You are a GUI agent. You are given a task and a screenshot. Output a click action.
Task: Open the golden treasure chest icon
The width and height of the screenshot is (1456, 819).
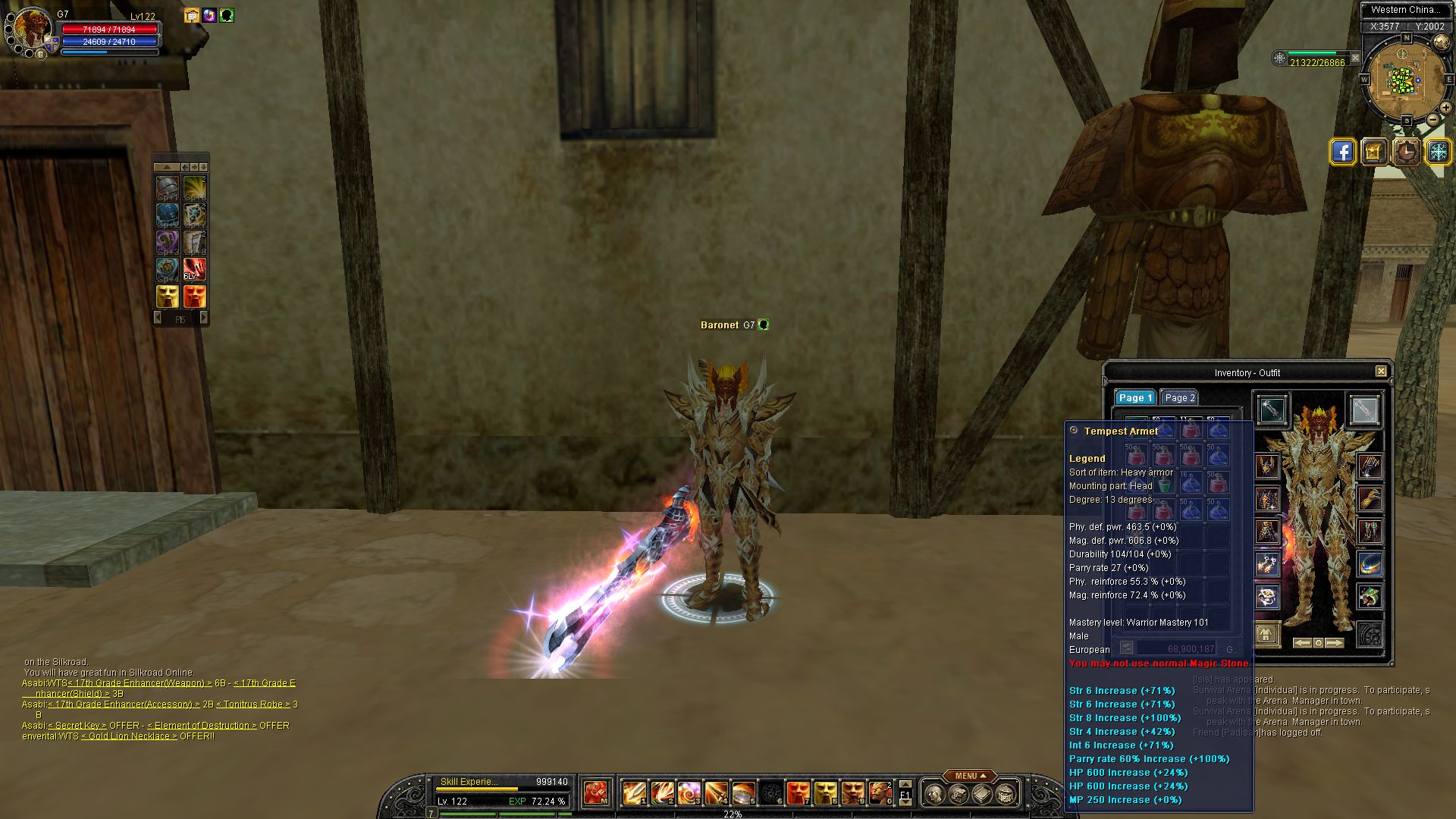[1374, 152]
